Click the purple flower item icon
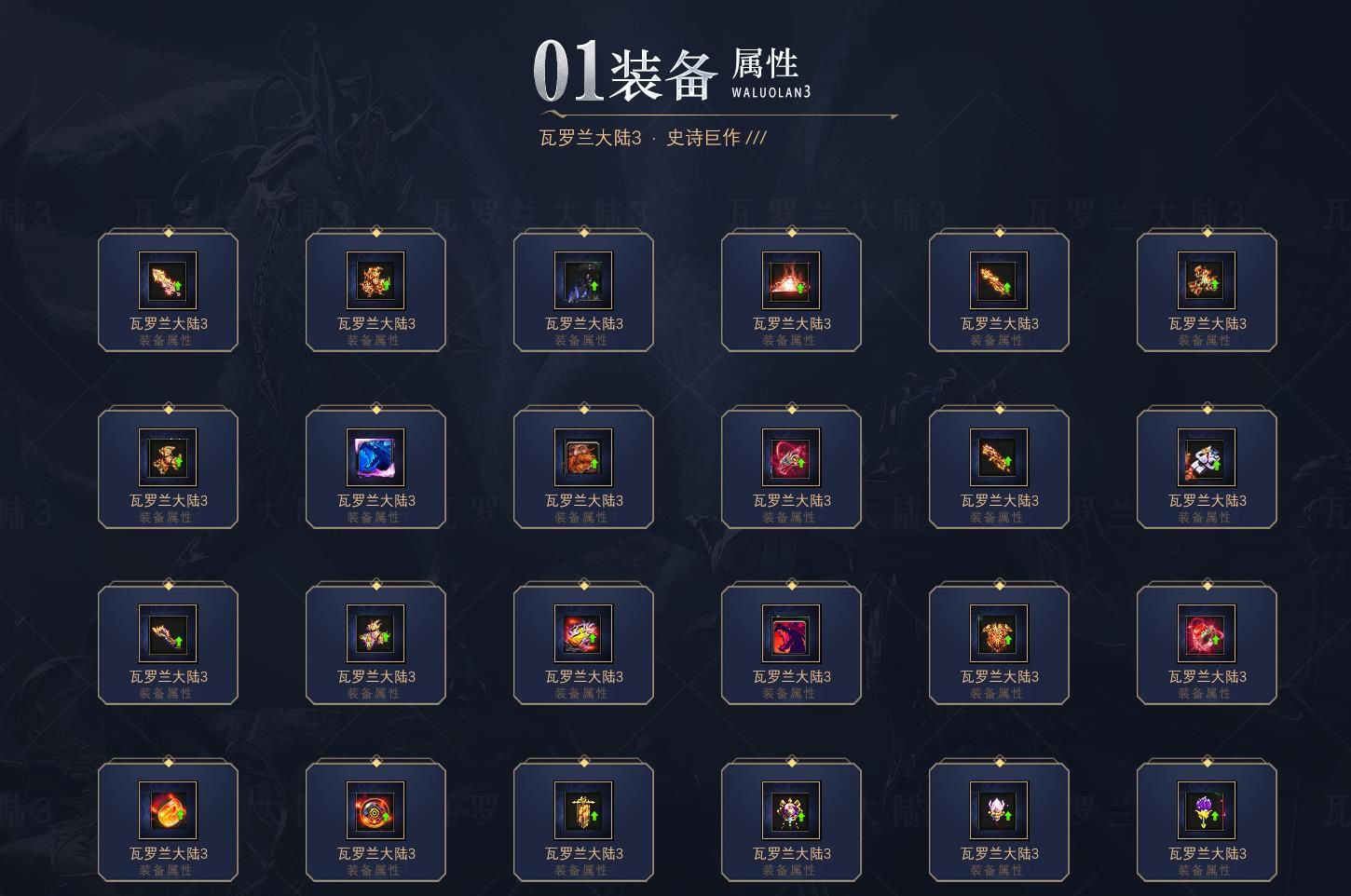Screen dimensions: 1351x896 pos(1207,808)
